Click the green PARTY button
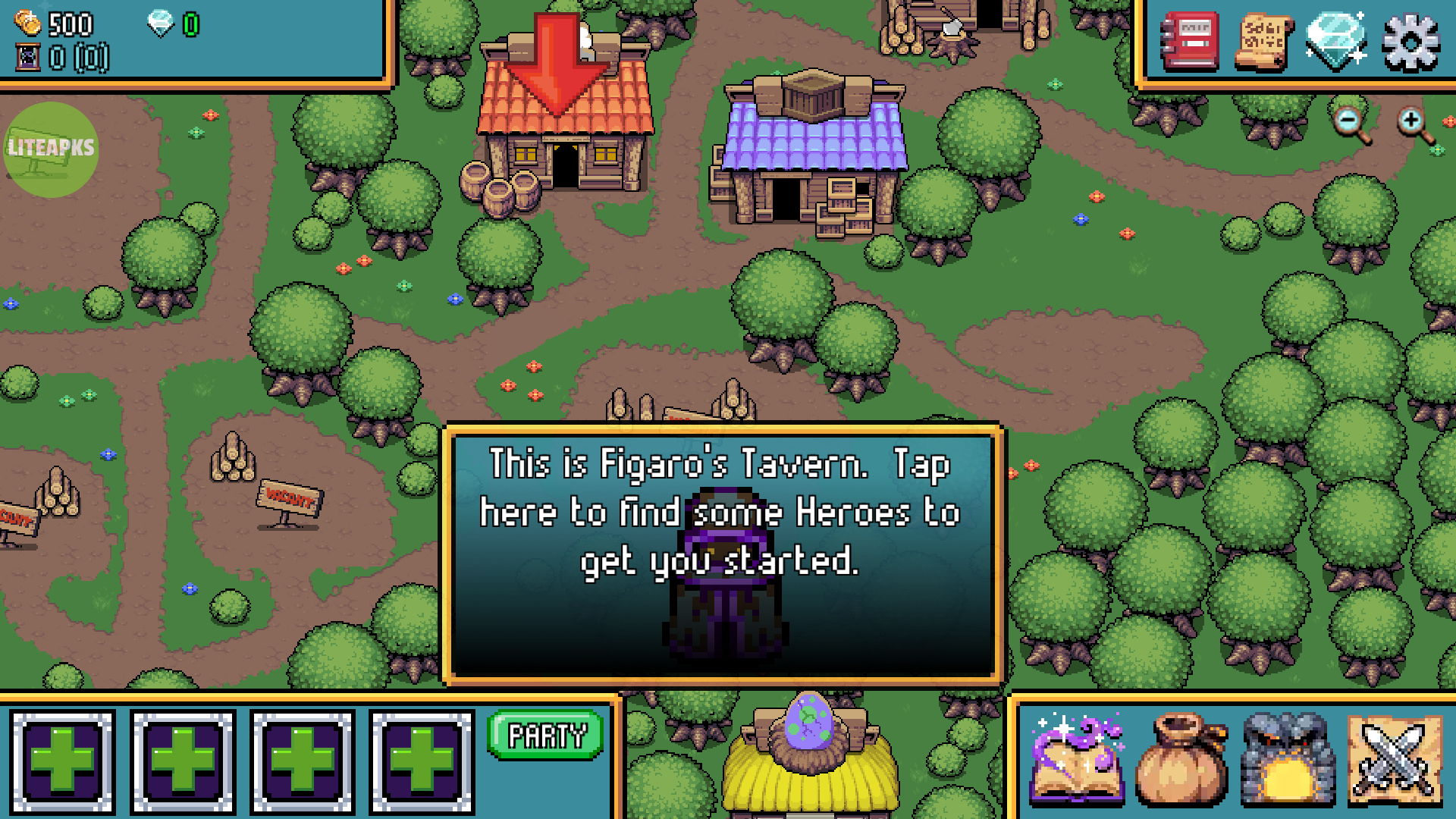Viewport: 1456px width, 819px height. pos(545,735)
